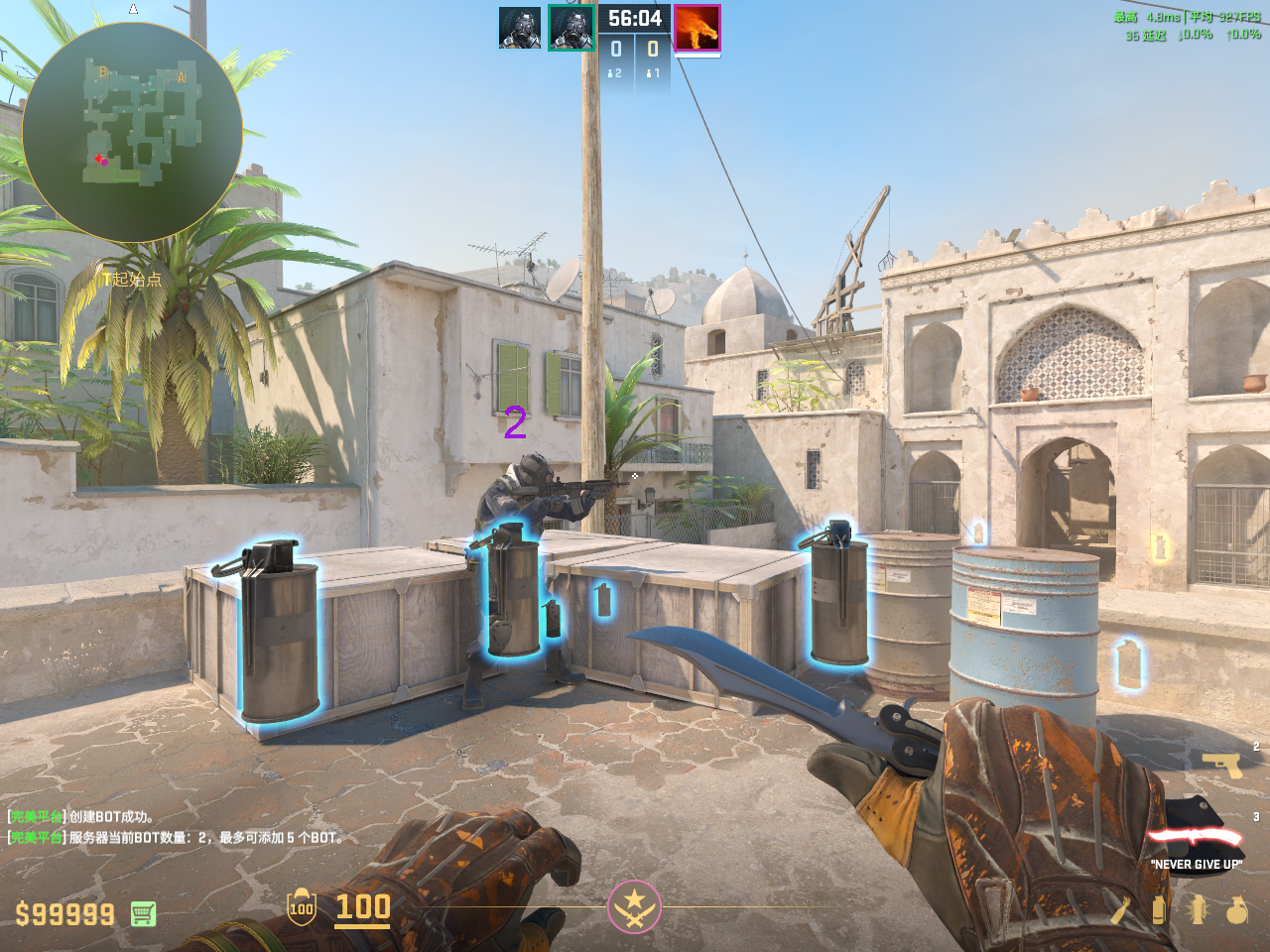Screen dimensions: 1270x952
Task: Click the star rank emblem
Action: (634, 906)
